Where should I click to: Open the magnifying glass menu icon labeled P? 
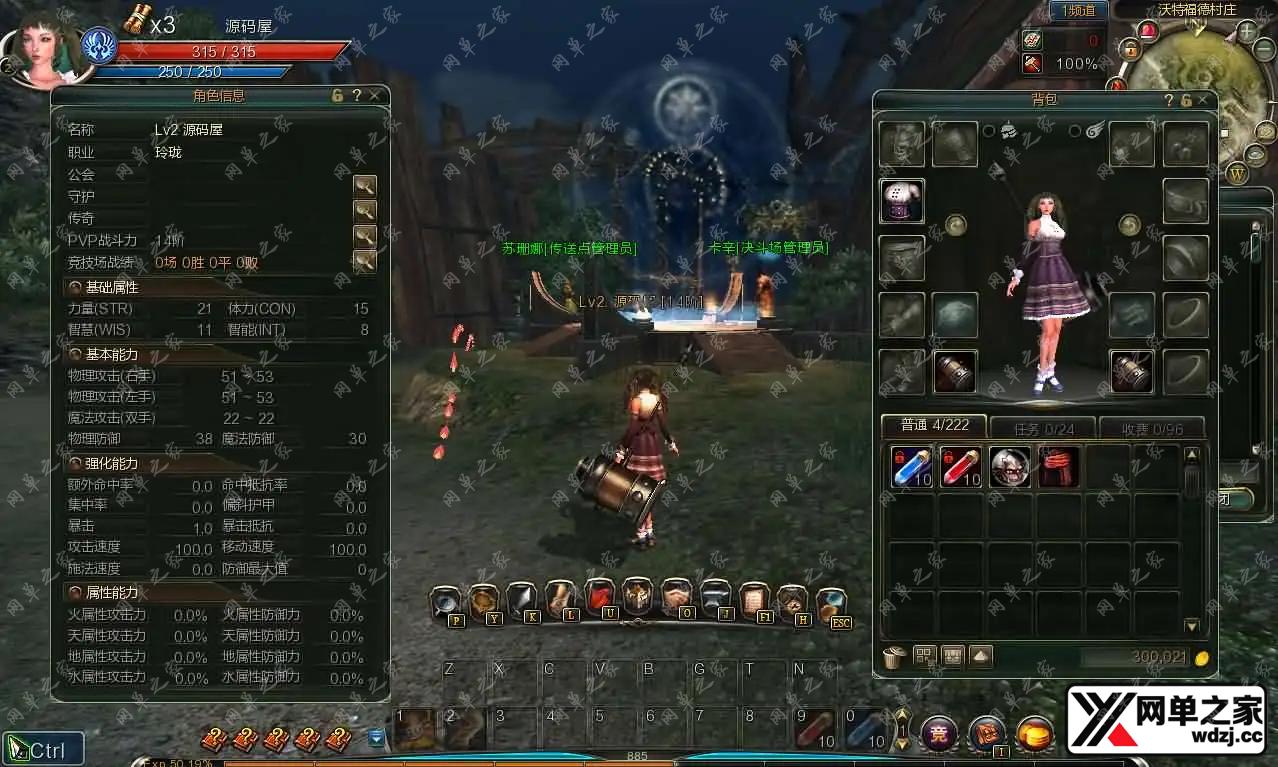click(446, 600)
